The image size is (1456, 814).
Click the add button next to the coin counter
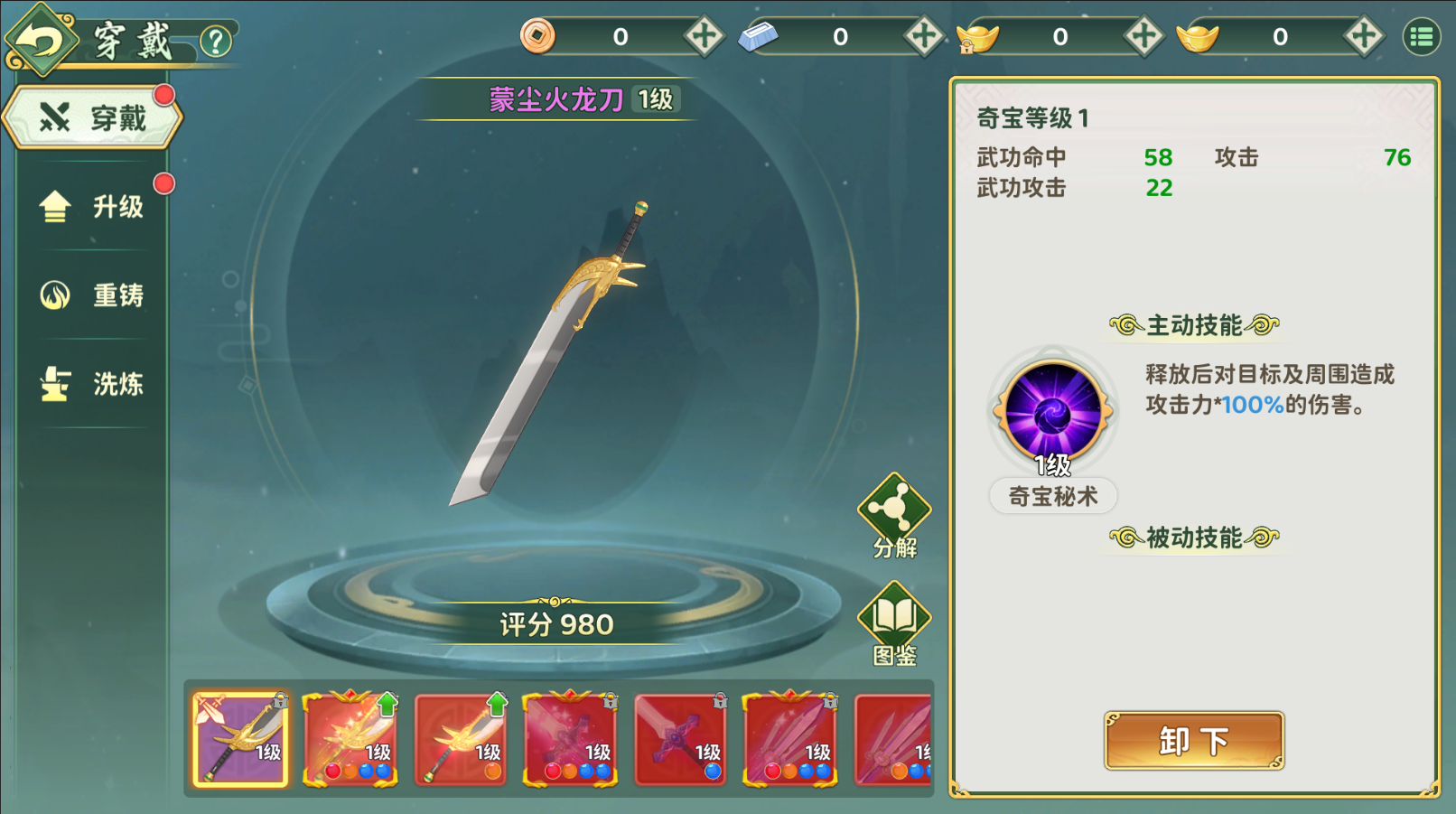click(704, 36)
